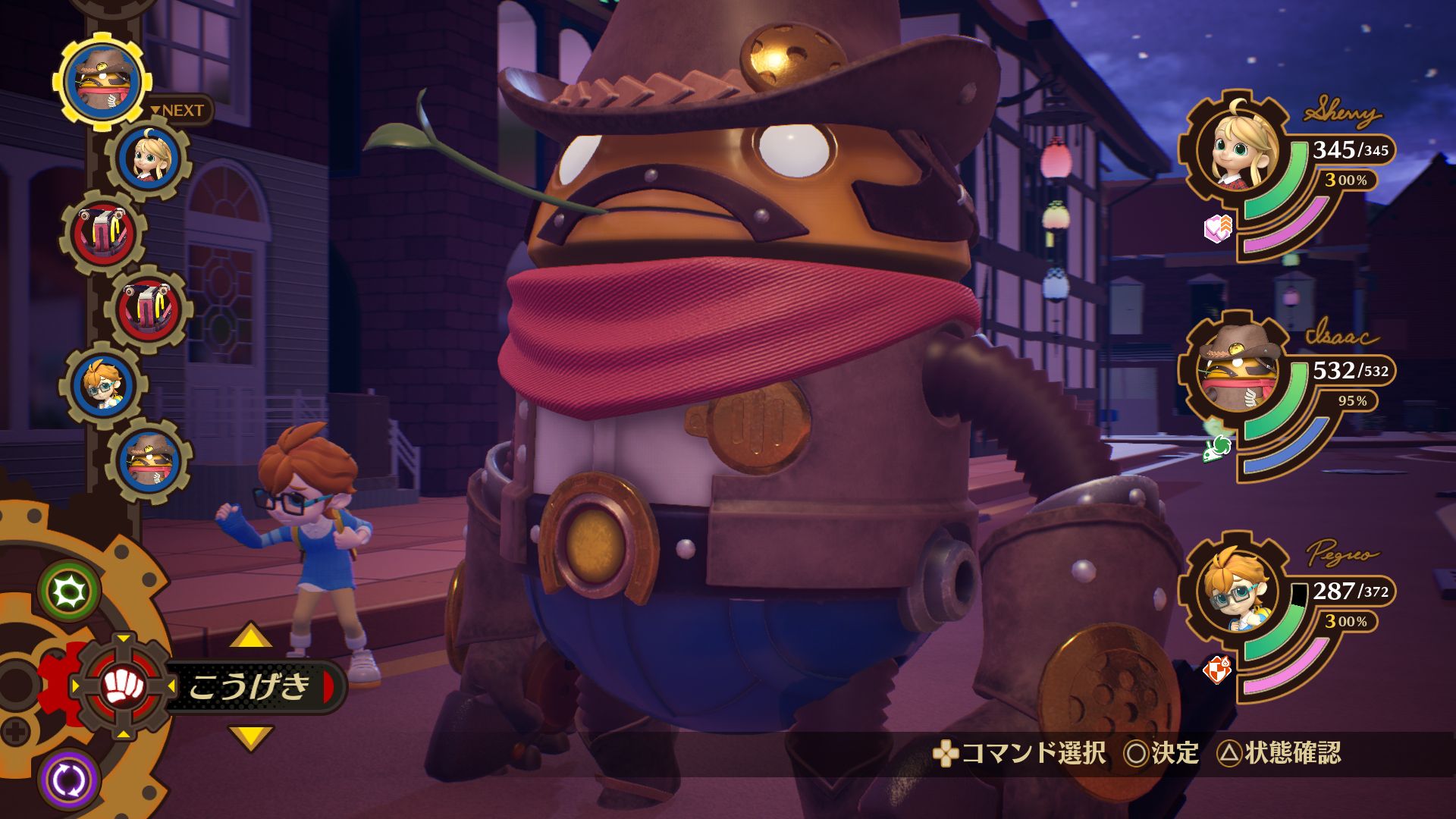Inspect the green status icon beside Isaac's gauge
The height and width of the screenshot is (819, 1456).
pos(1218,447)
